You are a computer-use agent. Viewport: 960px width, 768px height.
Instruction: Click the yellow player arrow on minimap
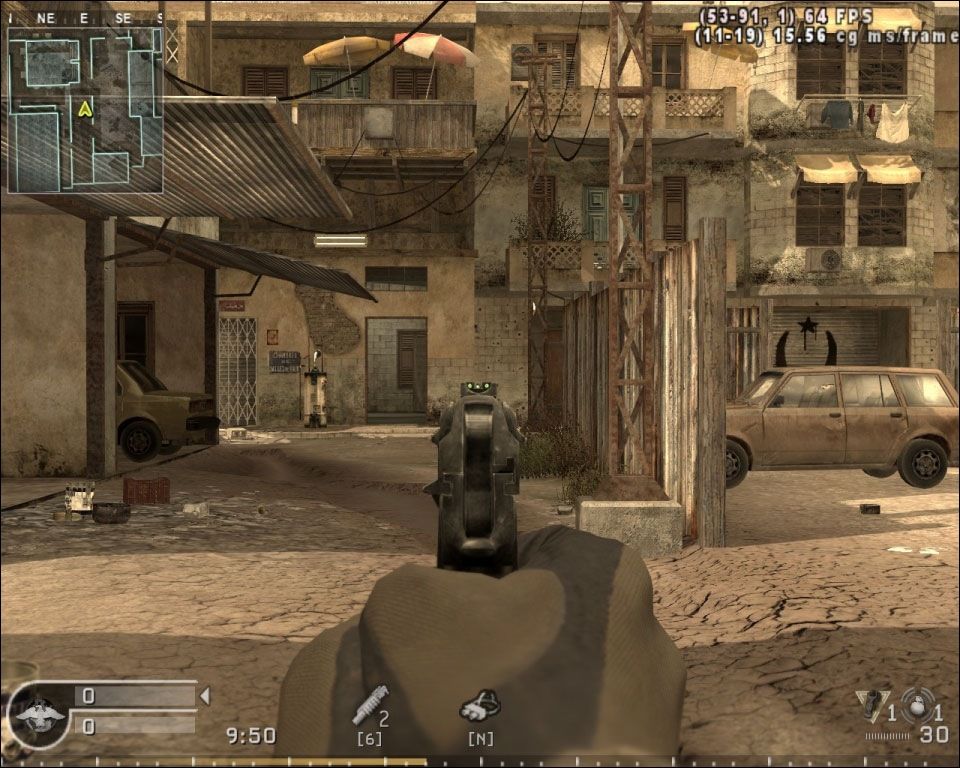(86, 108)
